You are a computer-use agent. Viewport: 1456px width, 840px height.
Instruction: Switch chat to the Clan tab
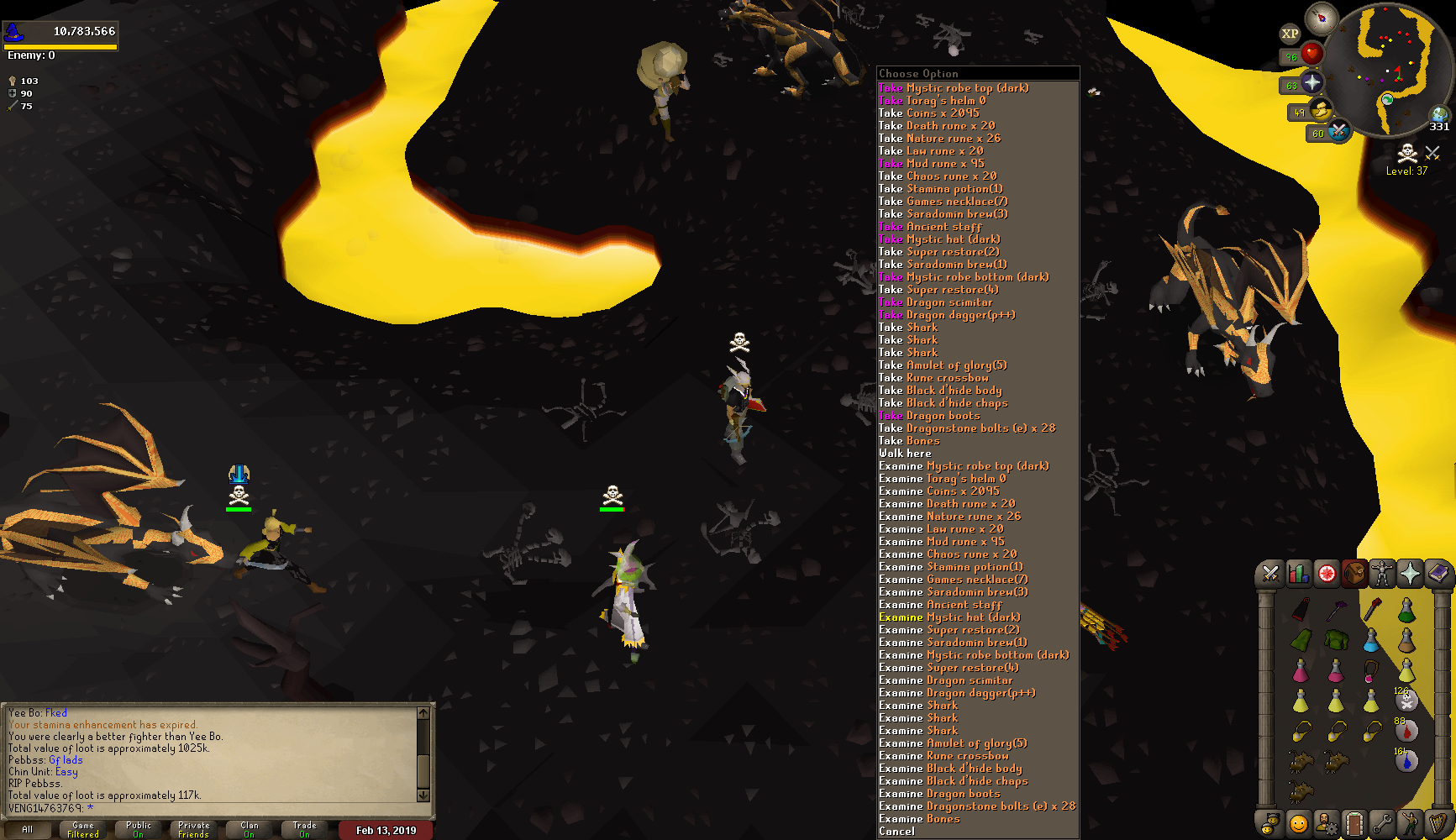250,829
